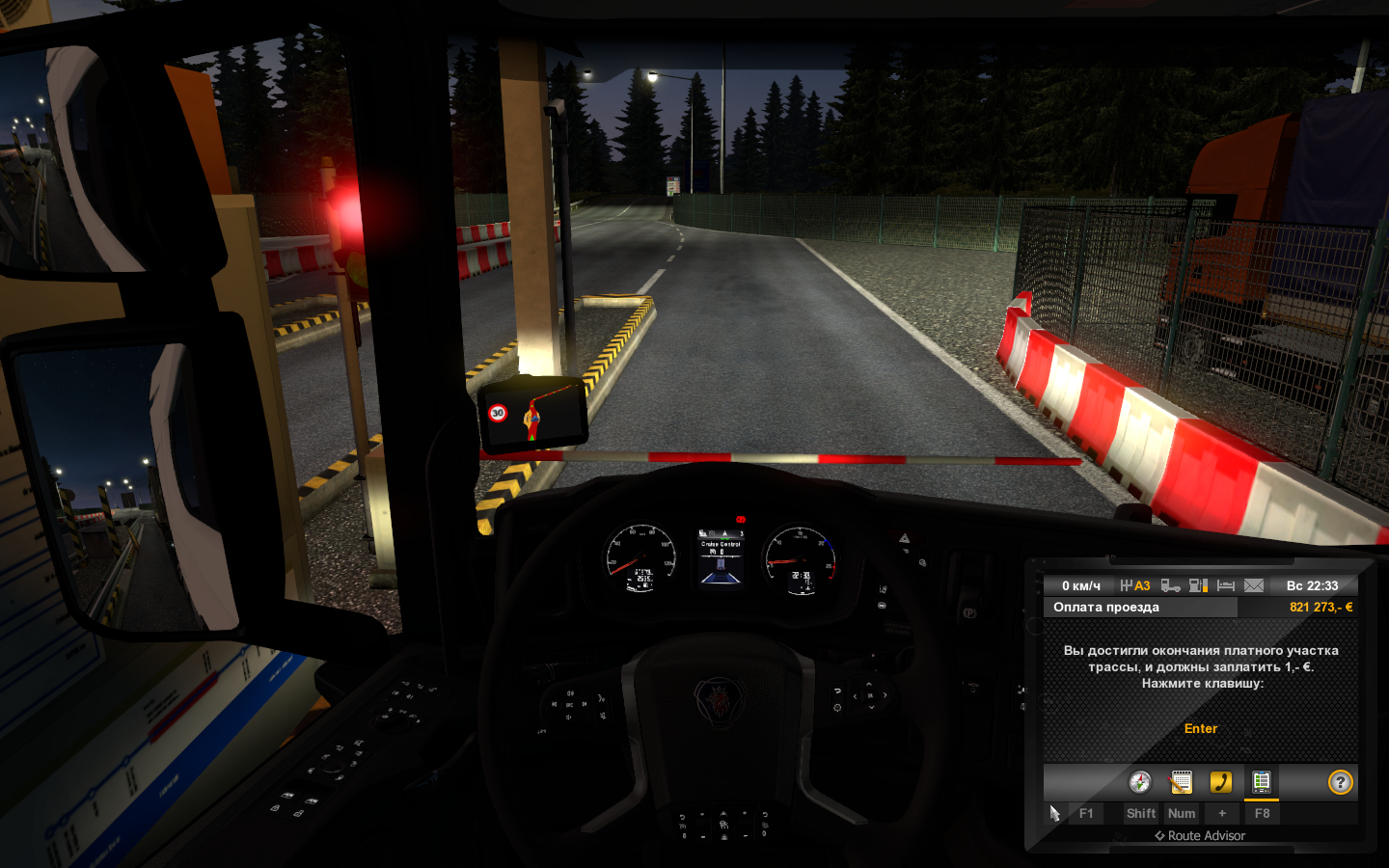The image size is (1389, 868).
Task: Switch to the yellow phone tab
Action: point(1221,782)
